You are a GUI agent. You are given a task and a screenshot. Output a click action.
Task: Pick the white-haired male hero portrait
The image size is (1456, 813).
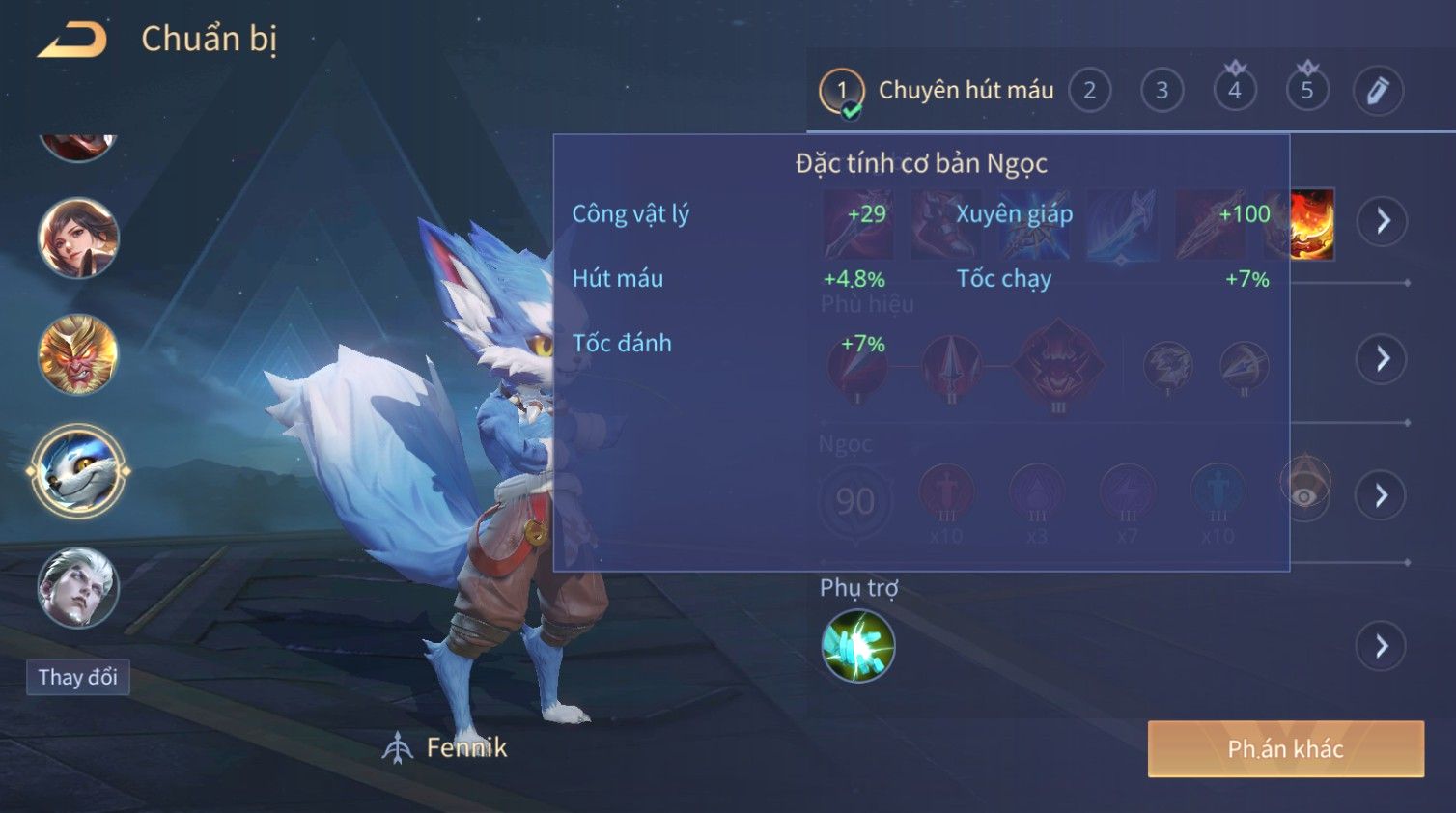click(78, 588)
